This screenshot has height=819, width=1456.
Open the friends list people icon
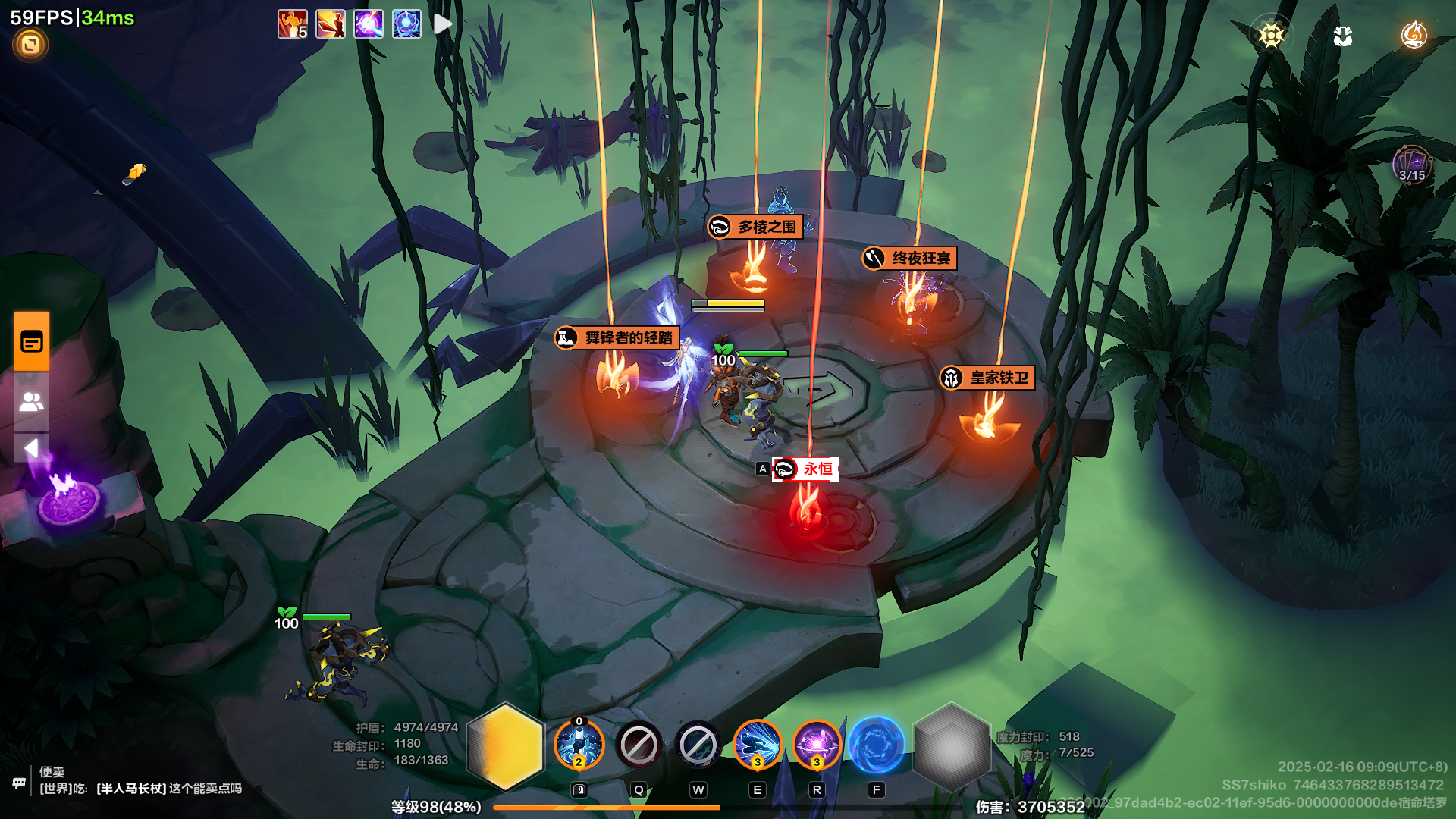tap(32, 401)
